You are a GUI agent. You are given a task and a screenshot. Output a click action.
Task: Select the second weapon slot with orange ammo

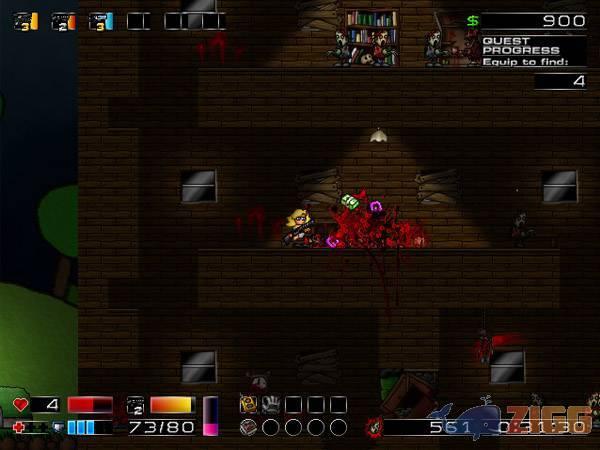click(x=64, y=21)
